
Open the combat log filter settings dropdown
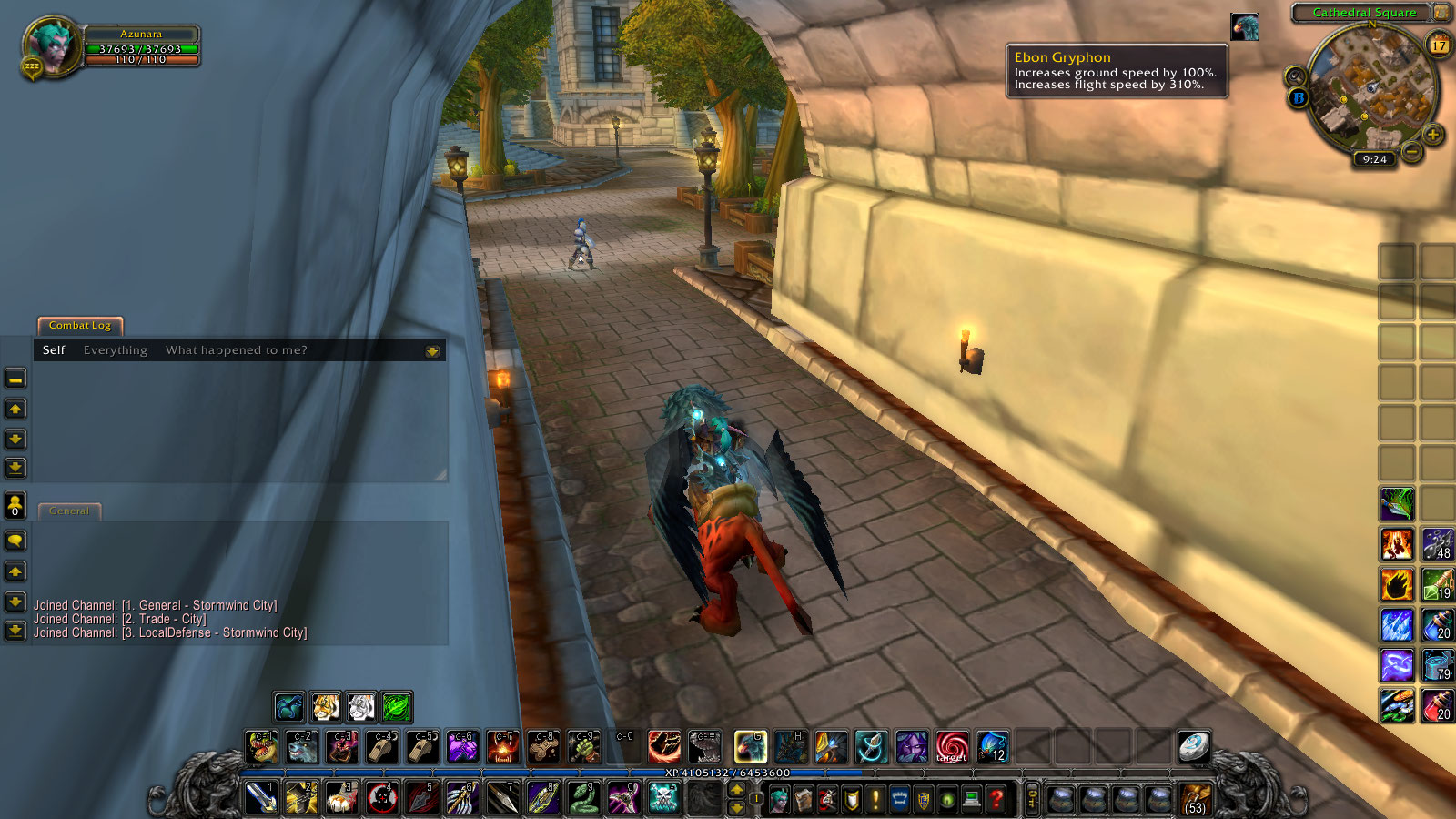tap(433, 349)
